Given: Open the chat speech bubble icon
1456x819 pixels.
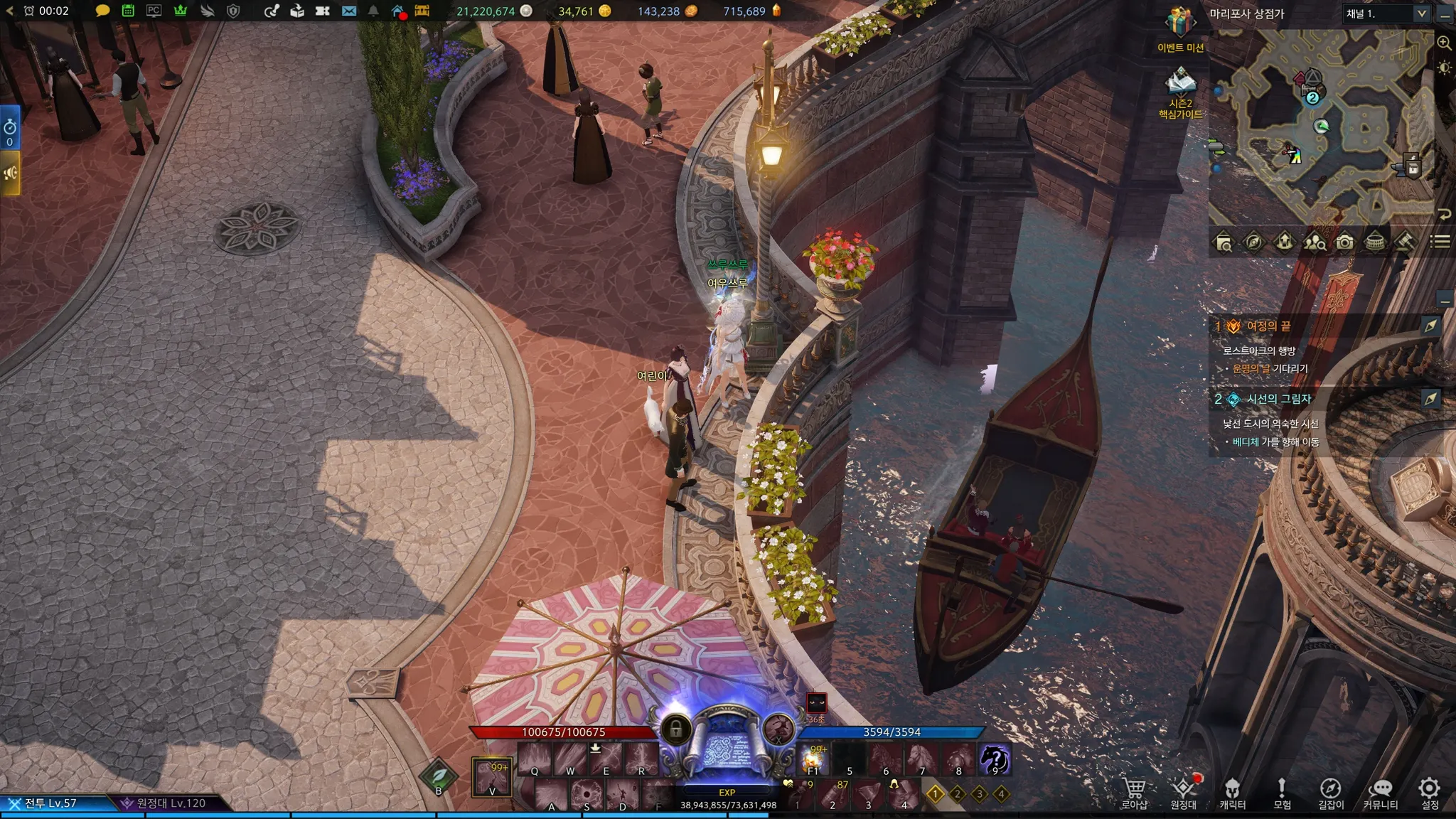Looking at the screenshot, I should [x=102, y=11].
